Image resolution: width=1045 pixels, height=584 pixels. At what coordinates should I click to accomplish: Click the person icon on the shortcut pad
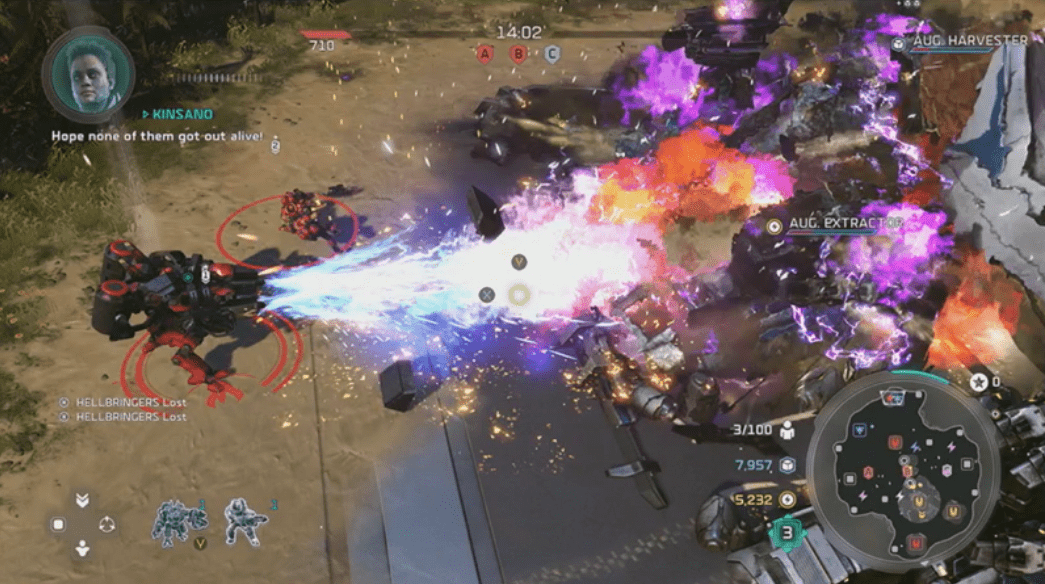82,547
